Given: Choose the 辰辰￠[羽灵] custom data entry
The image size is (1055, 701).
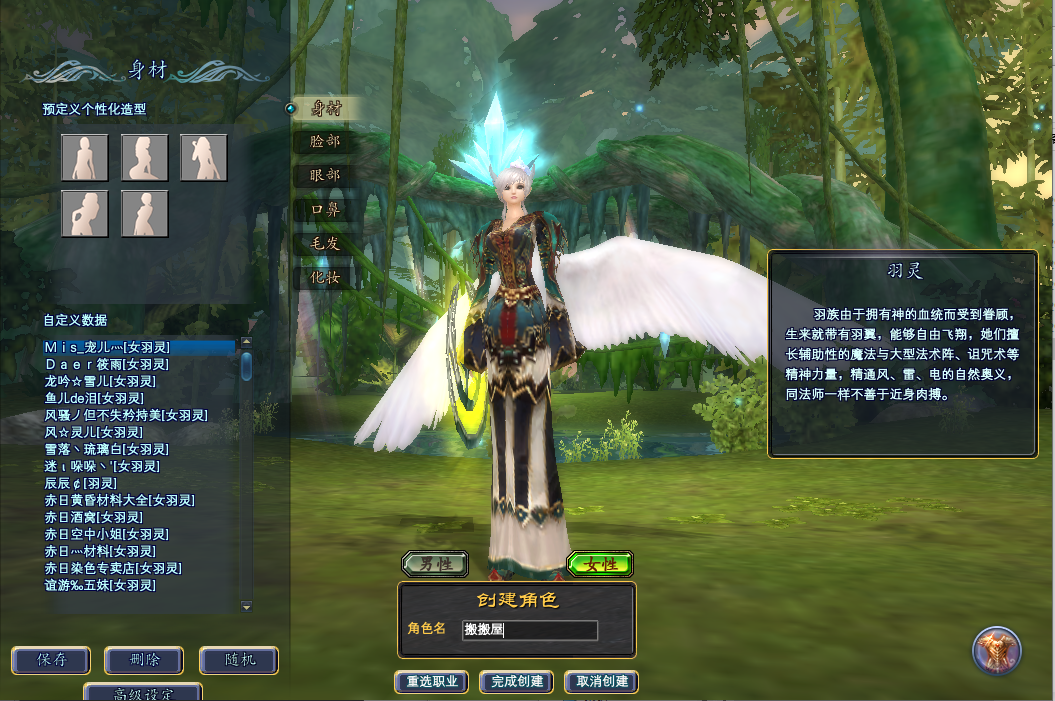Looking at the screenshot, I should (81, 483).
